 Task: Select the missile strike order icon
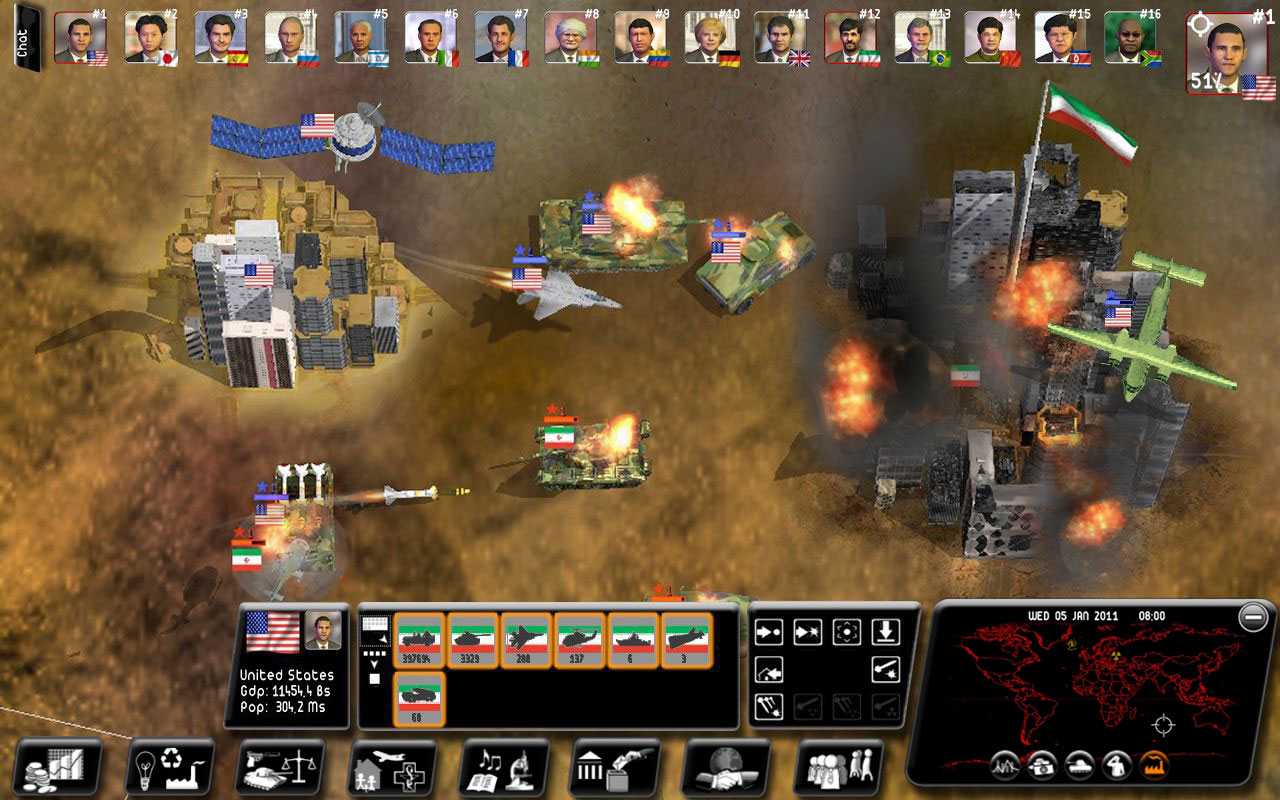pos(887,668)
